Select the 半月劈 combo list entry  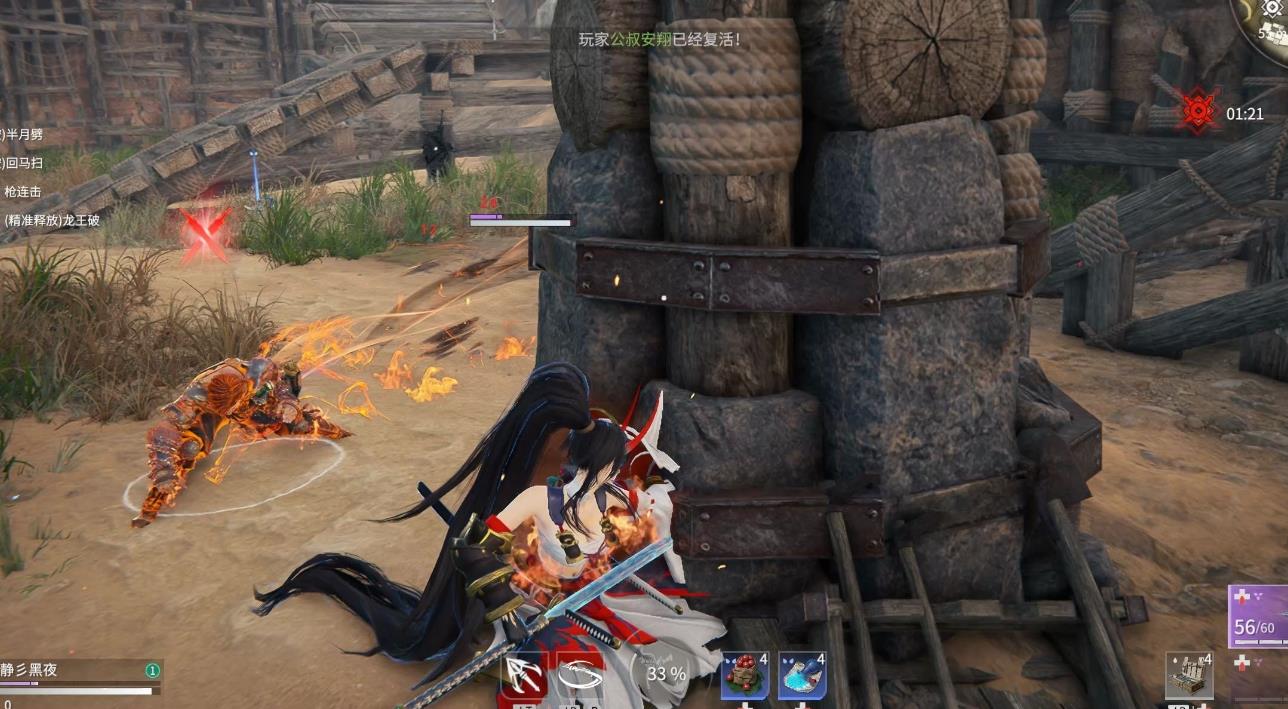coord(22,134)
